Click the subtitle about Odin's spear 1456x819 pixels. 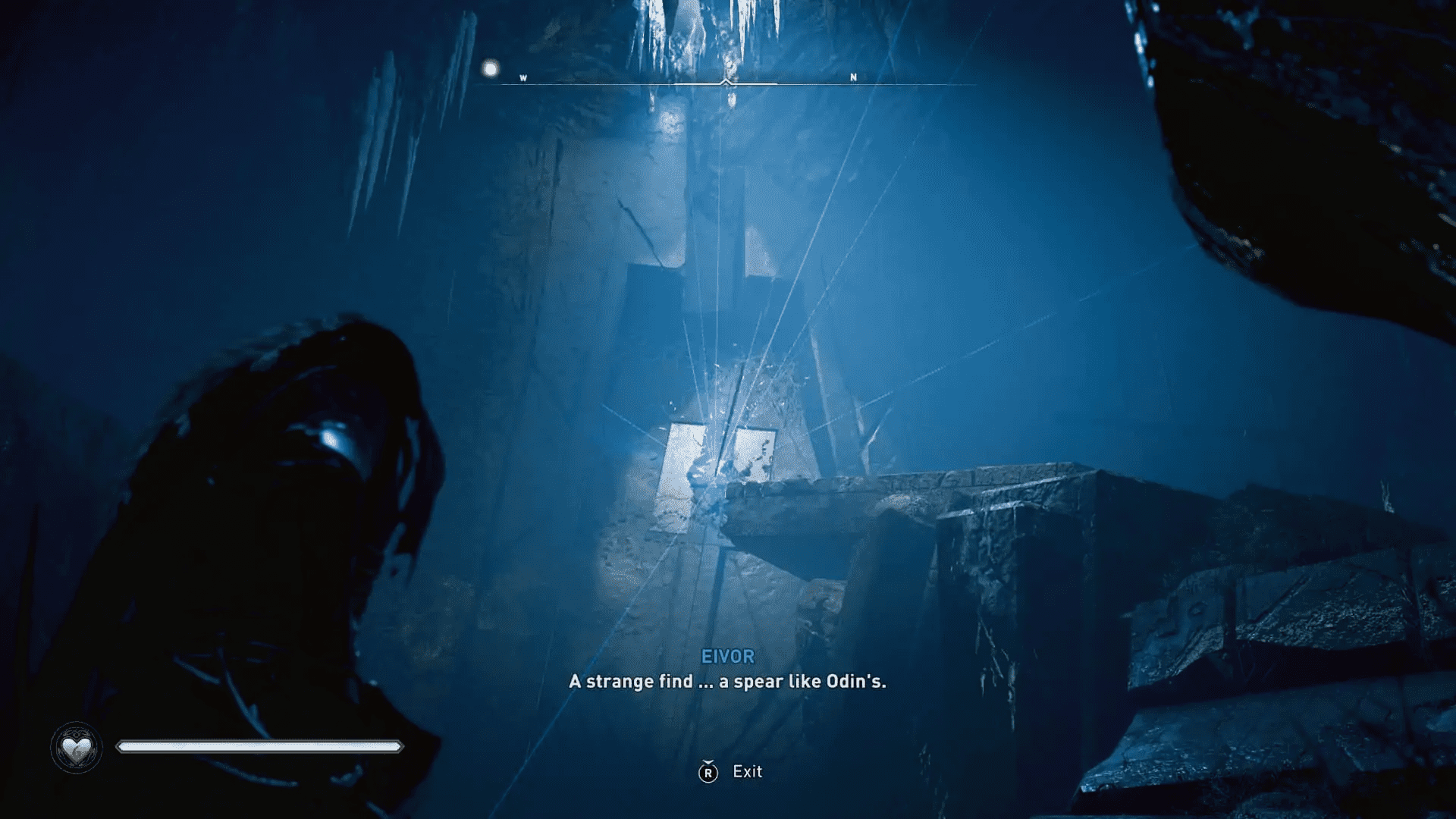726,682
